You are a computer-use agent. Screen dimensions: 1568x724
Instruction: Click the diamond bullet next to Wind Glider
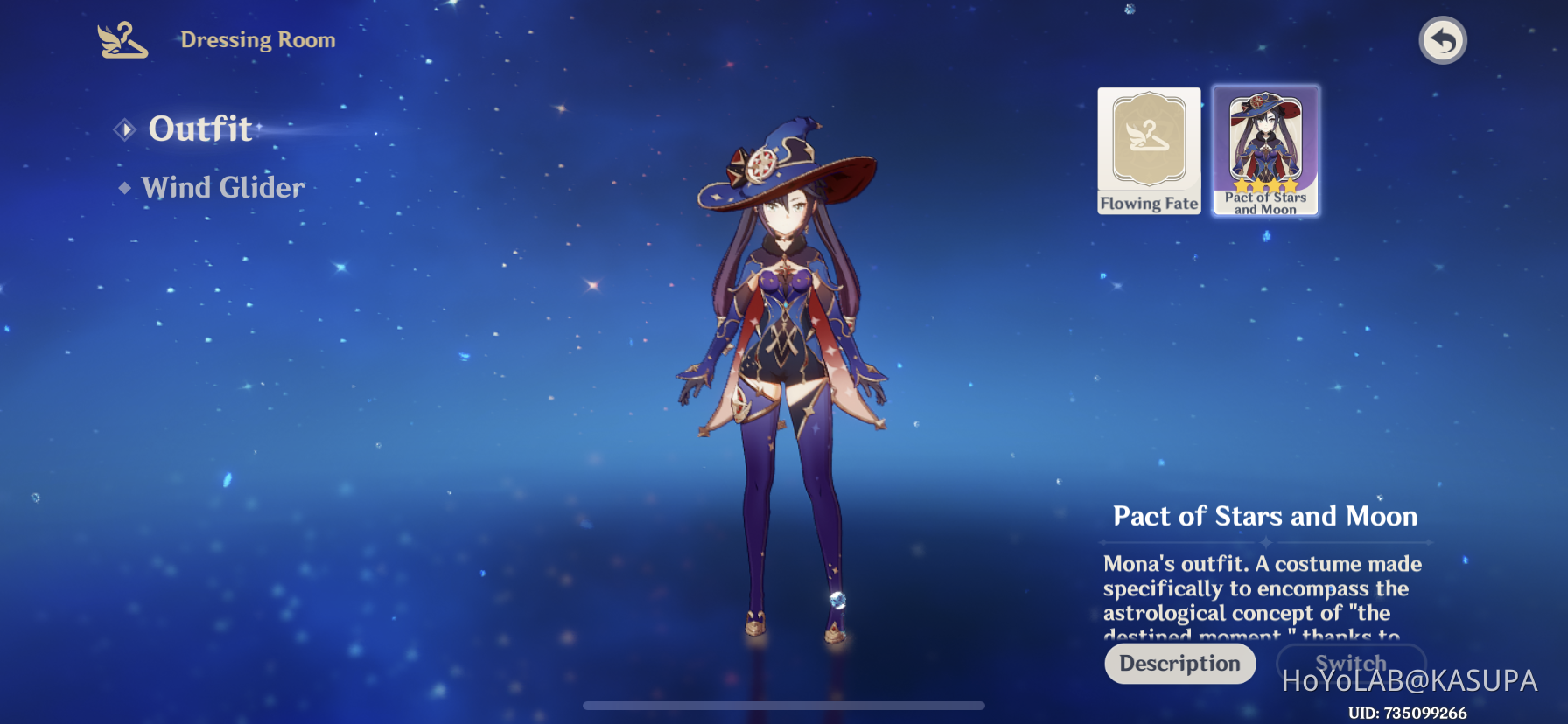coord(124,187)
